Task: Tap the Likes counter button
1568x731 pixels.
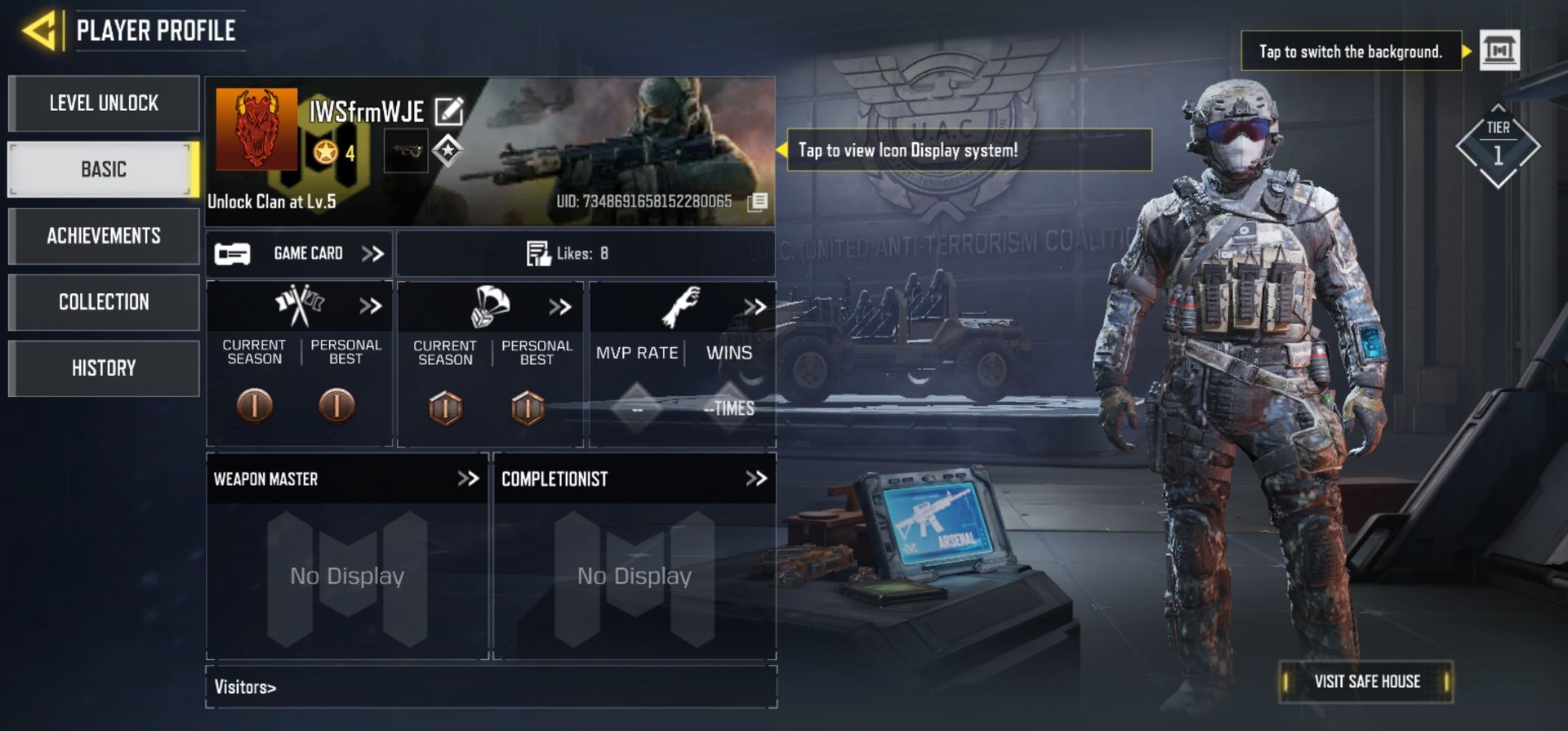Action: click(x=568, y=254)
